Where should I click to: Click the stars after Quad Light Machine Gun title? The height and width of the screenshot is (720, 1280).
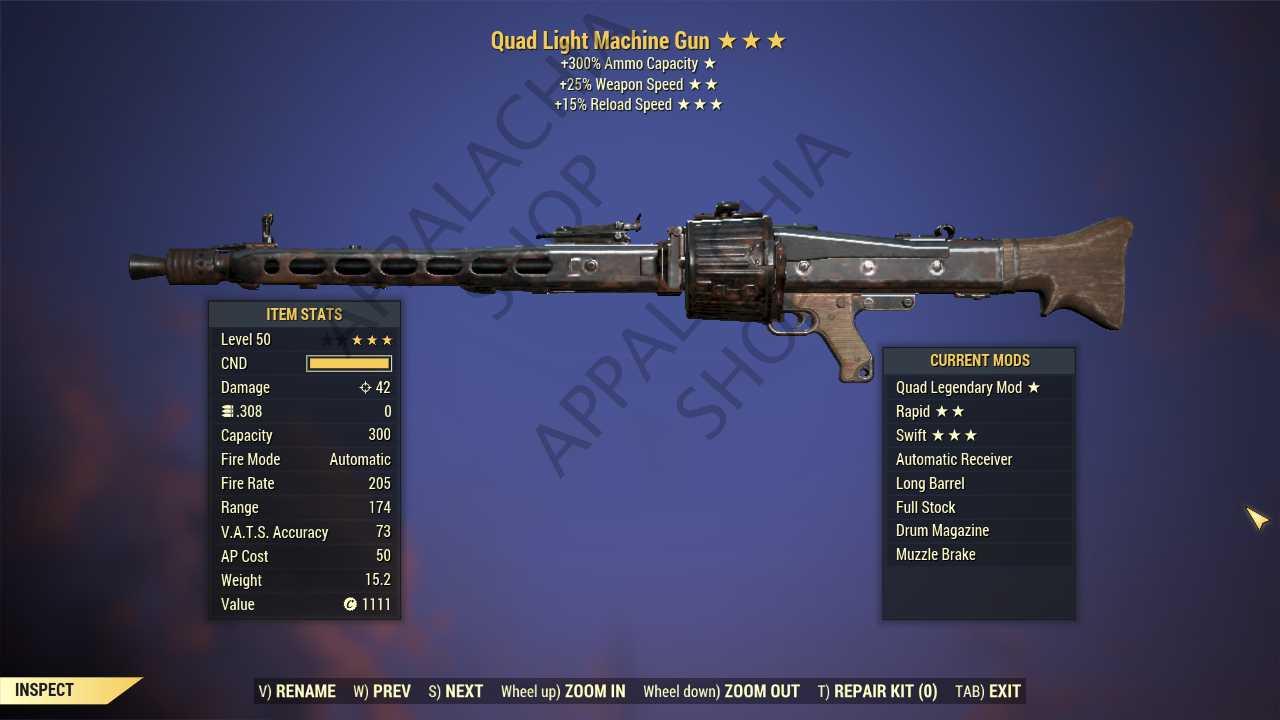coord(752,41)
